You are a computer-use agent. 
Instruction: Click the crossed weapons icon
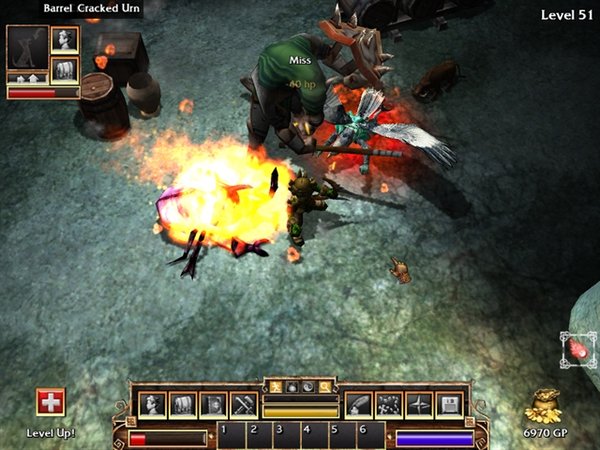click(x=244, y=404)
